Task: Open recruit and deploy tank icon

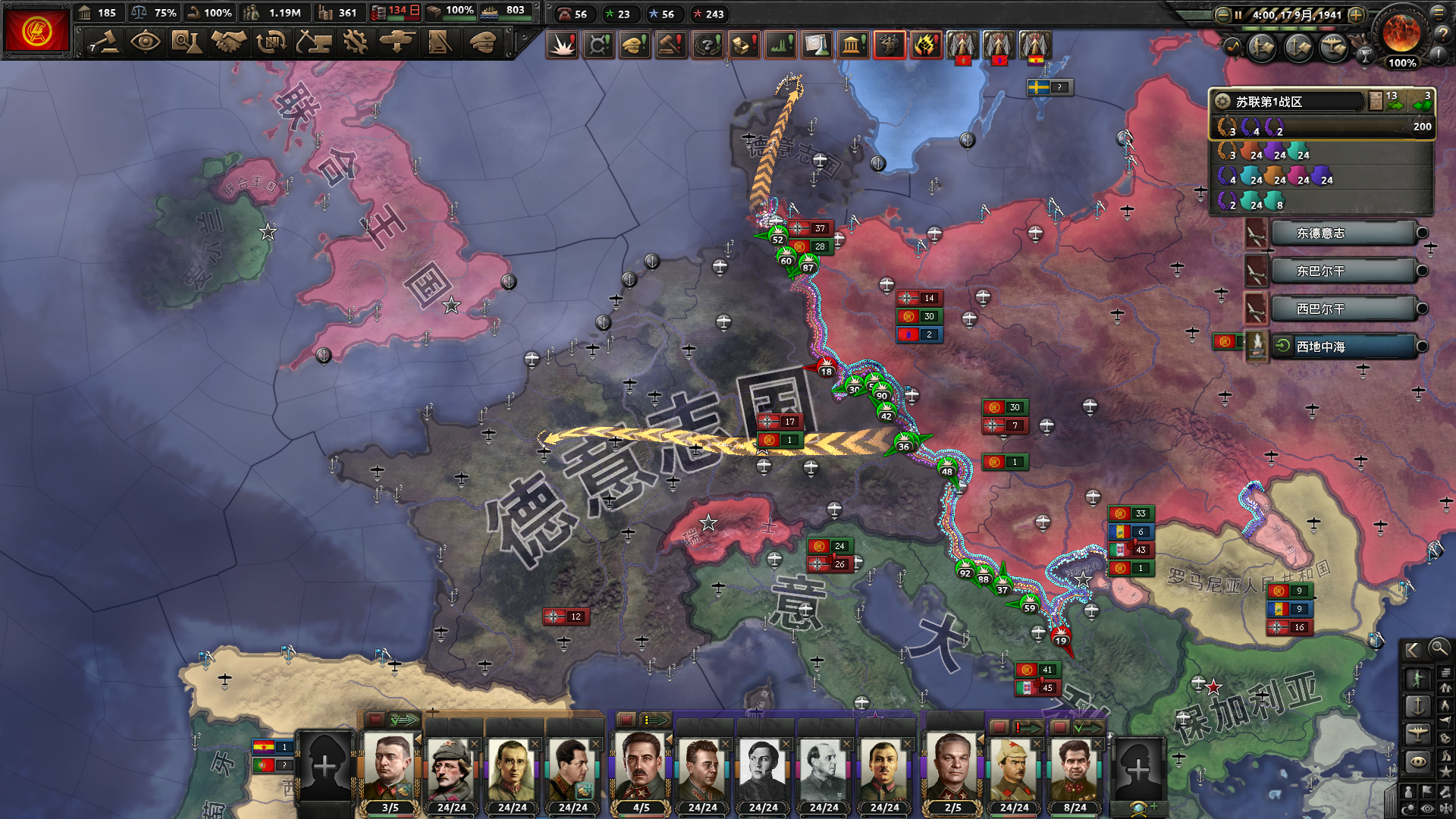Action: pyautogui.click(x=397, y=42)
